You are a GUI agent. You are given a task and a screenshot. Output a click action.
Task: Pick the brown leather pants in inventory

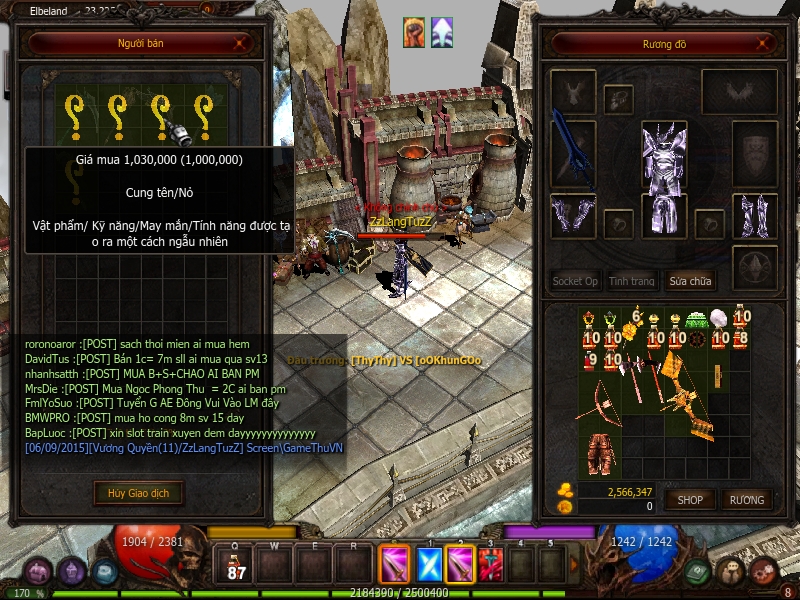tap(602, 453)
